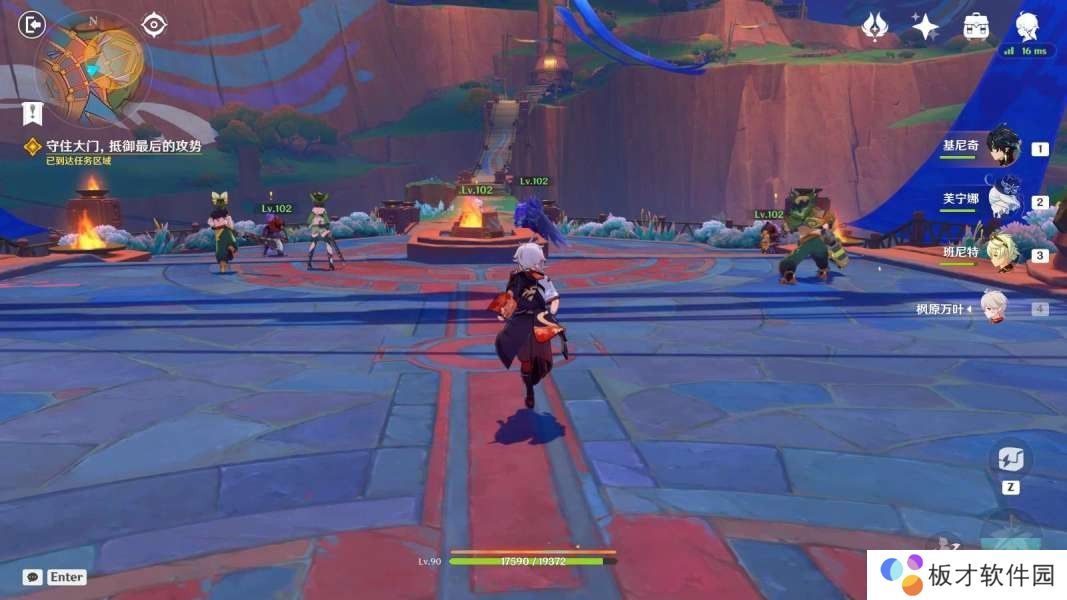Click the exit door icon
This screenshot has height=600, width=1067.
coord(32,24)
